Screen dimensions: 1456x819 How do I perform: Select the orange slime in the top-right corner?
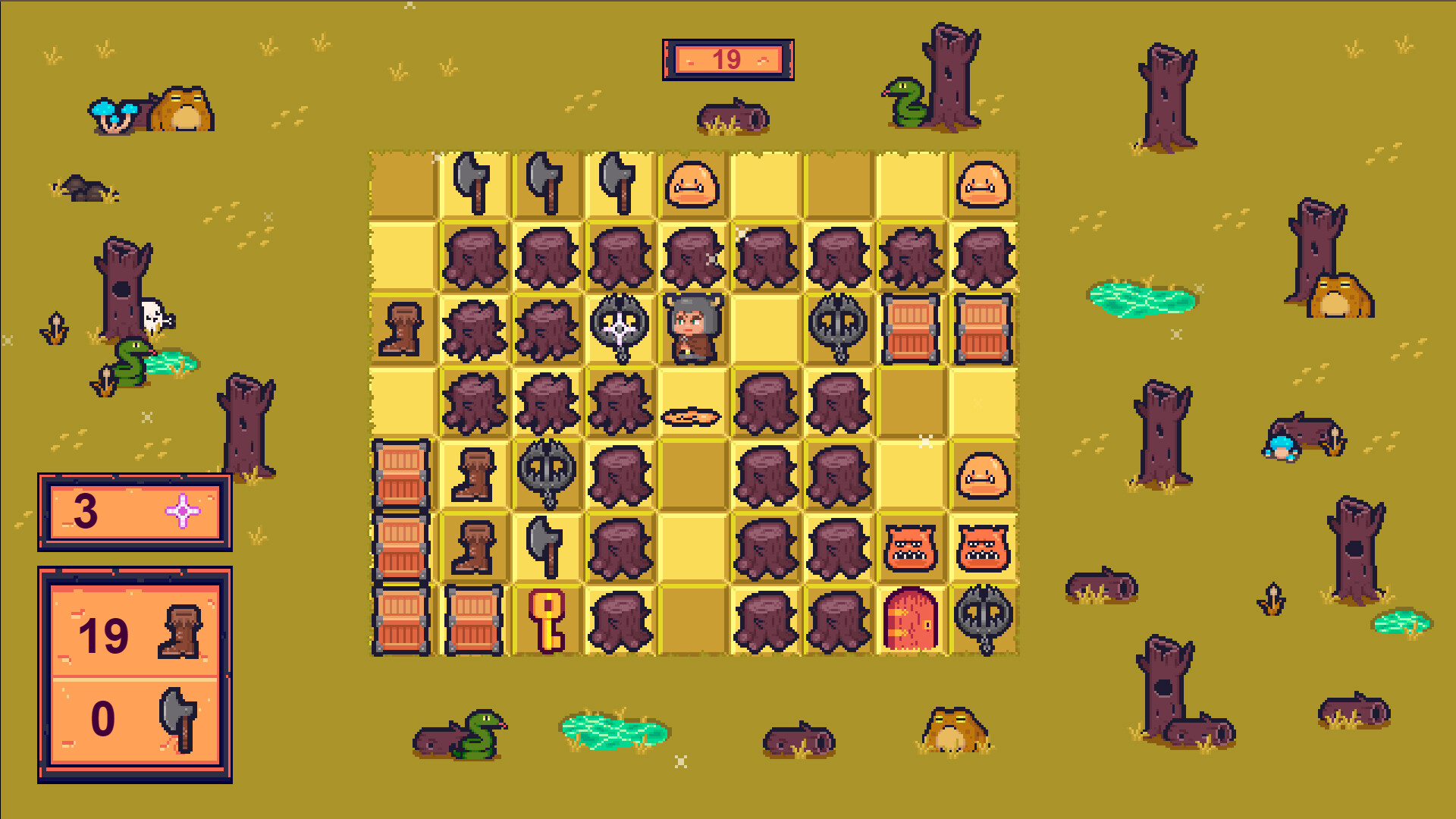pos(983,182)
